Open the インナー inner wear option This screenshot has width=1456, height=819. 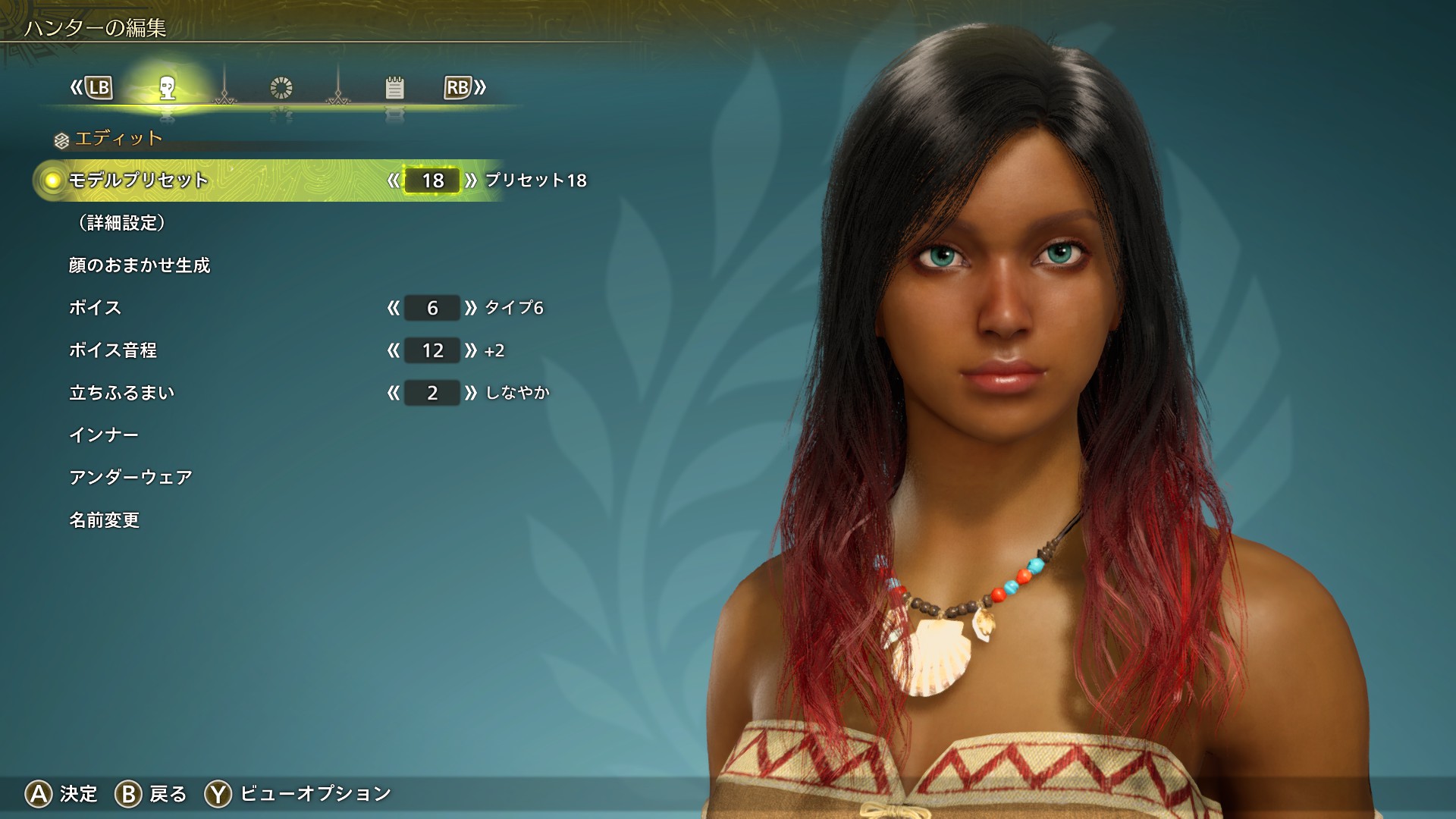click(x=104, y=435)
